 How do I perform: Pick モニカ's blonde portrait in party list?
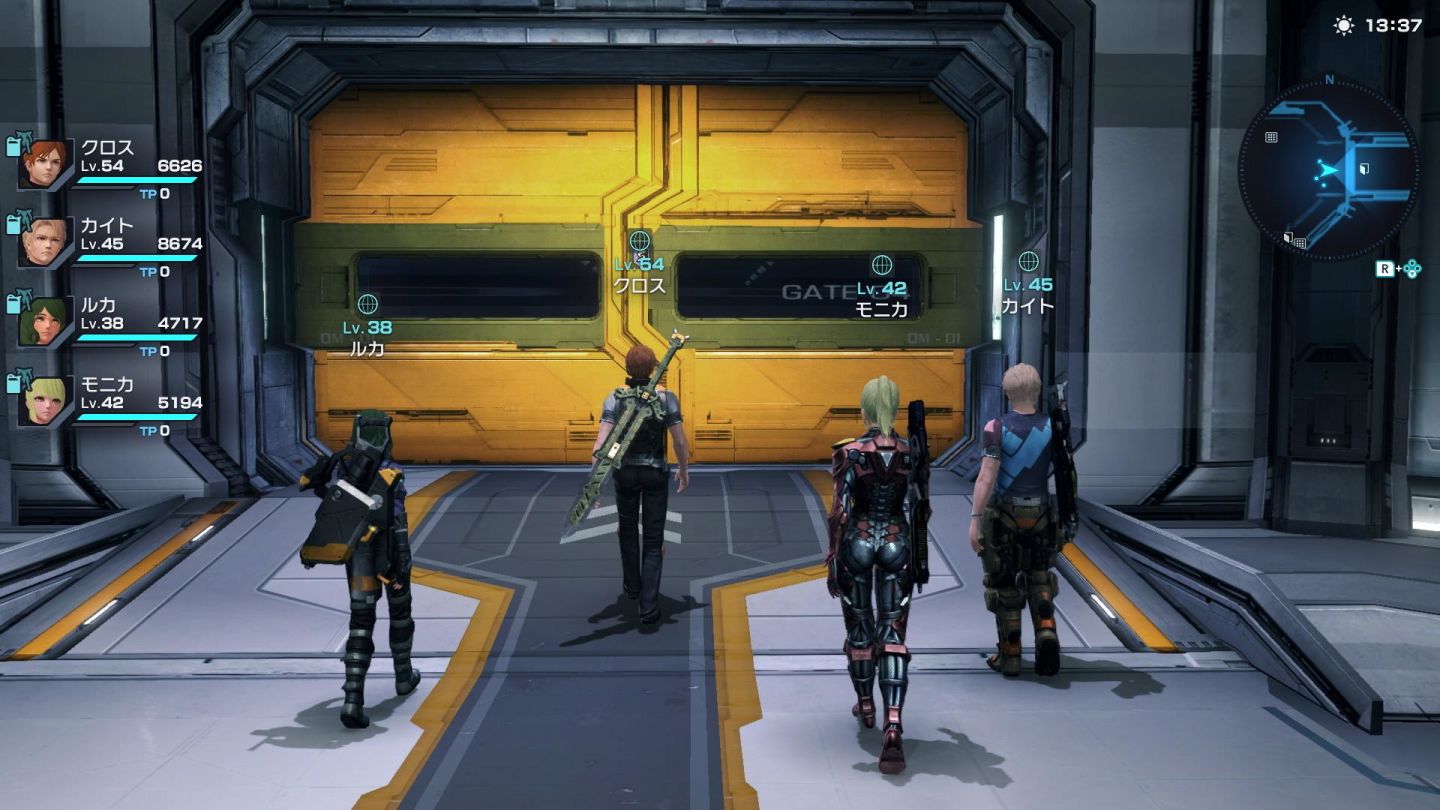coord(46,401)
